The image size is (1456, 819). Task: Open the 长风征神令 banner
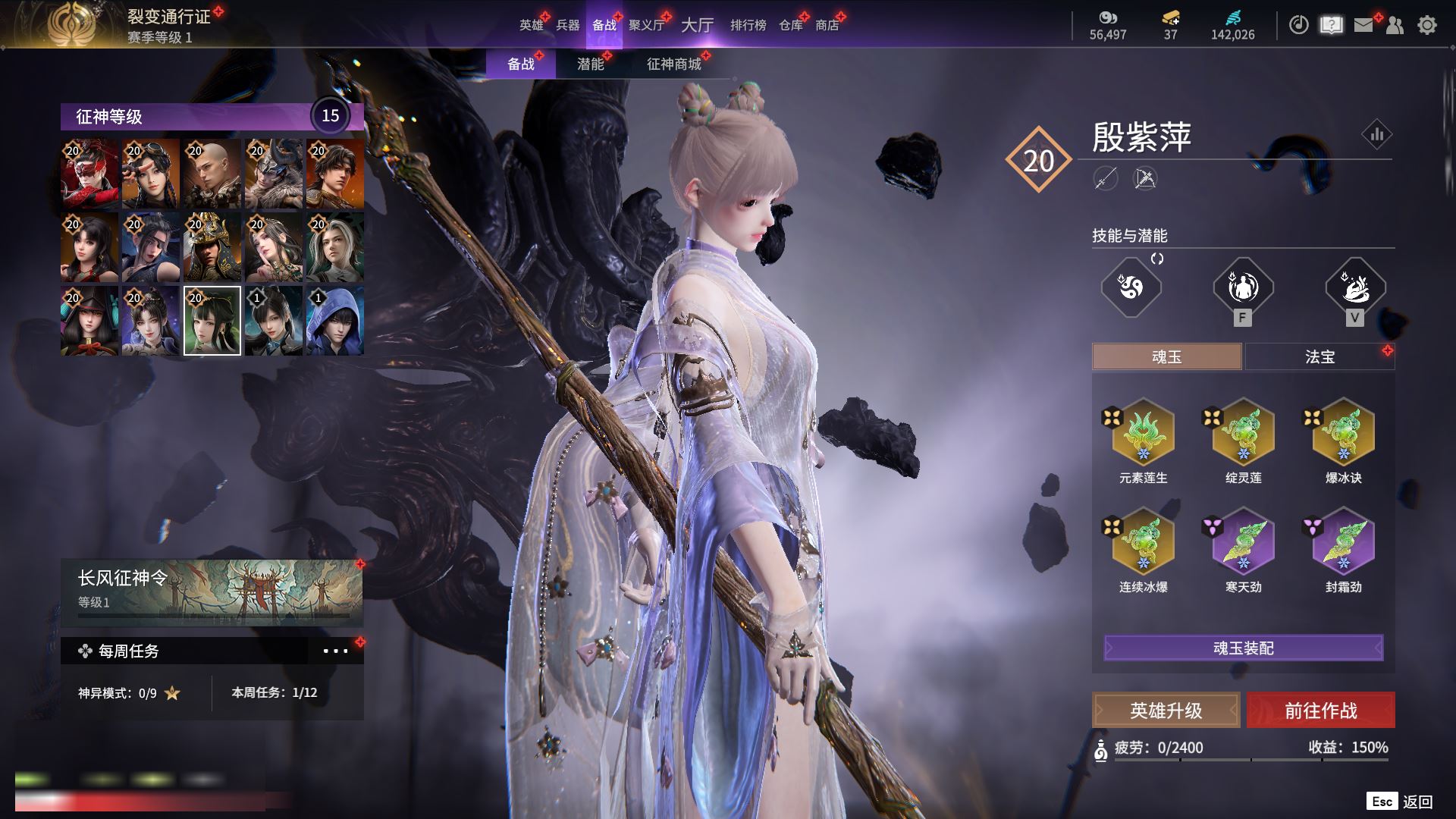pos(212,591)
